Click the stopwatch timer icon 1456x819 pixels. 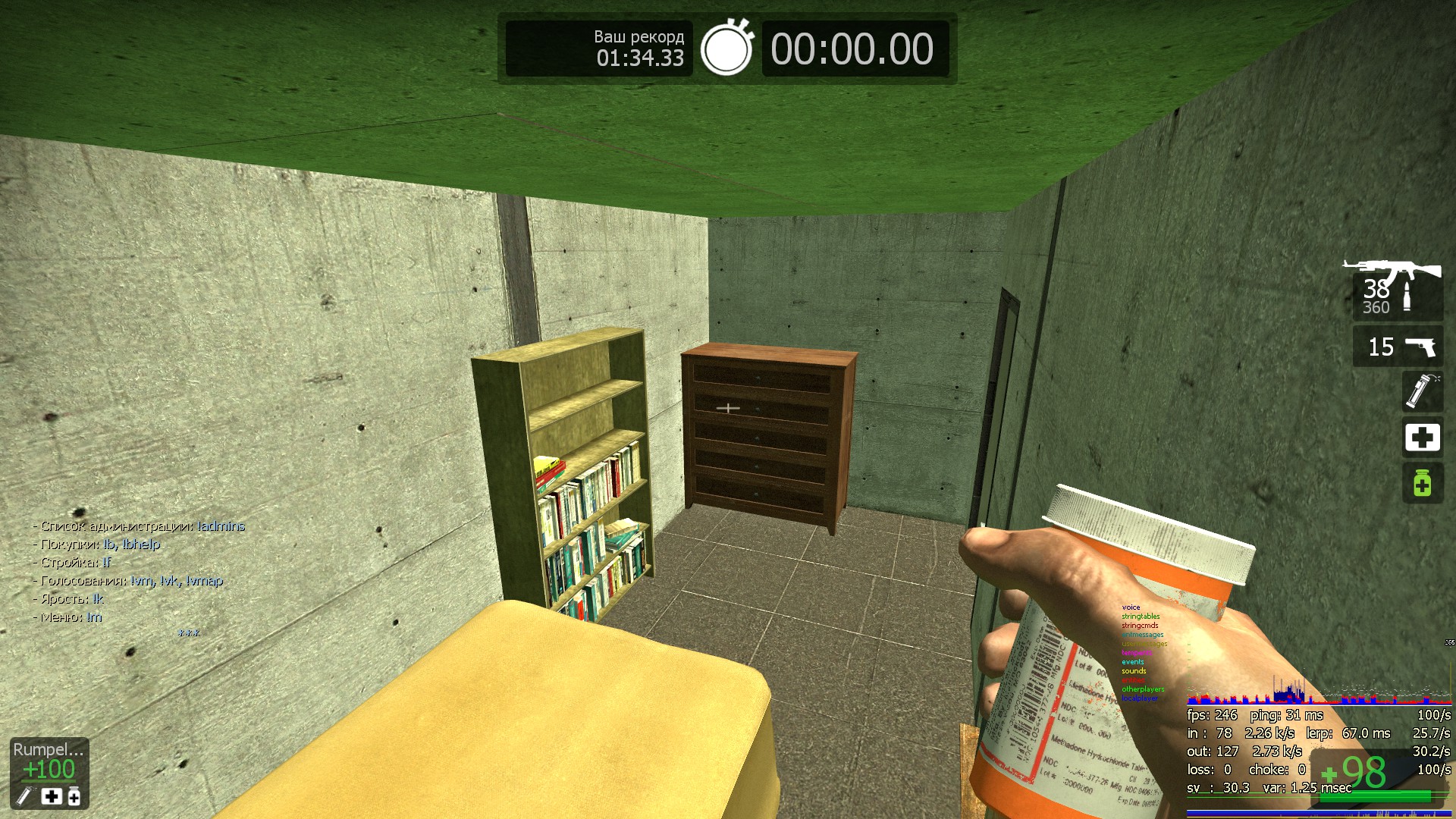coord(726,49)
